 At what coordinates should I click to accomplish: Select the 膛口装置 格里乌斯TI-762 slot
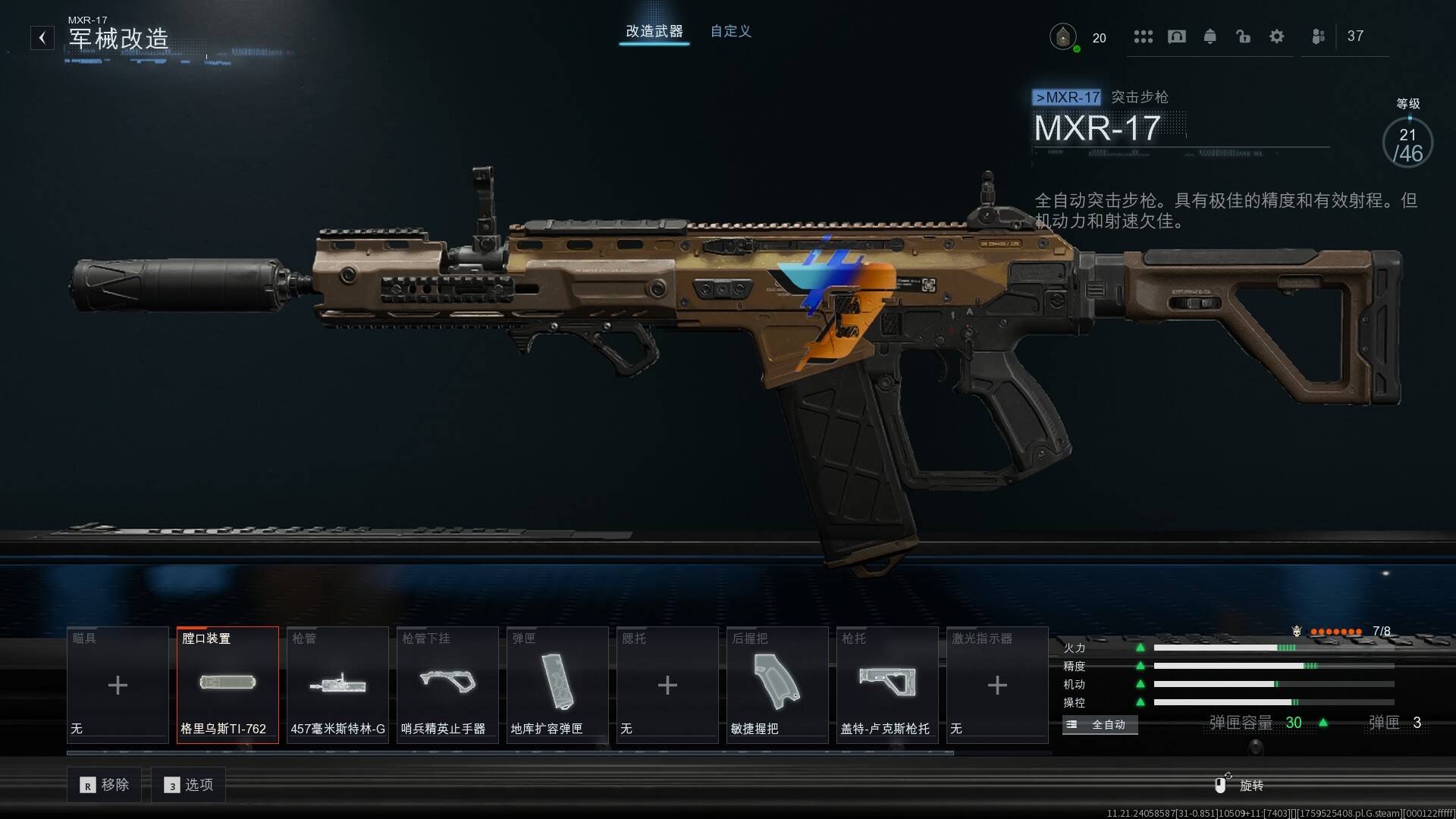point(227,685)
